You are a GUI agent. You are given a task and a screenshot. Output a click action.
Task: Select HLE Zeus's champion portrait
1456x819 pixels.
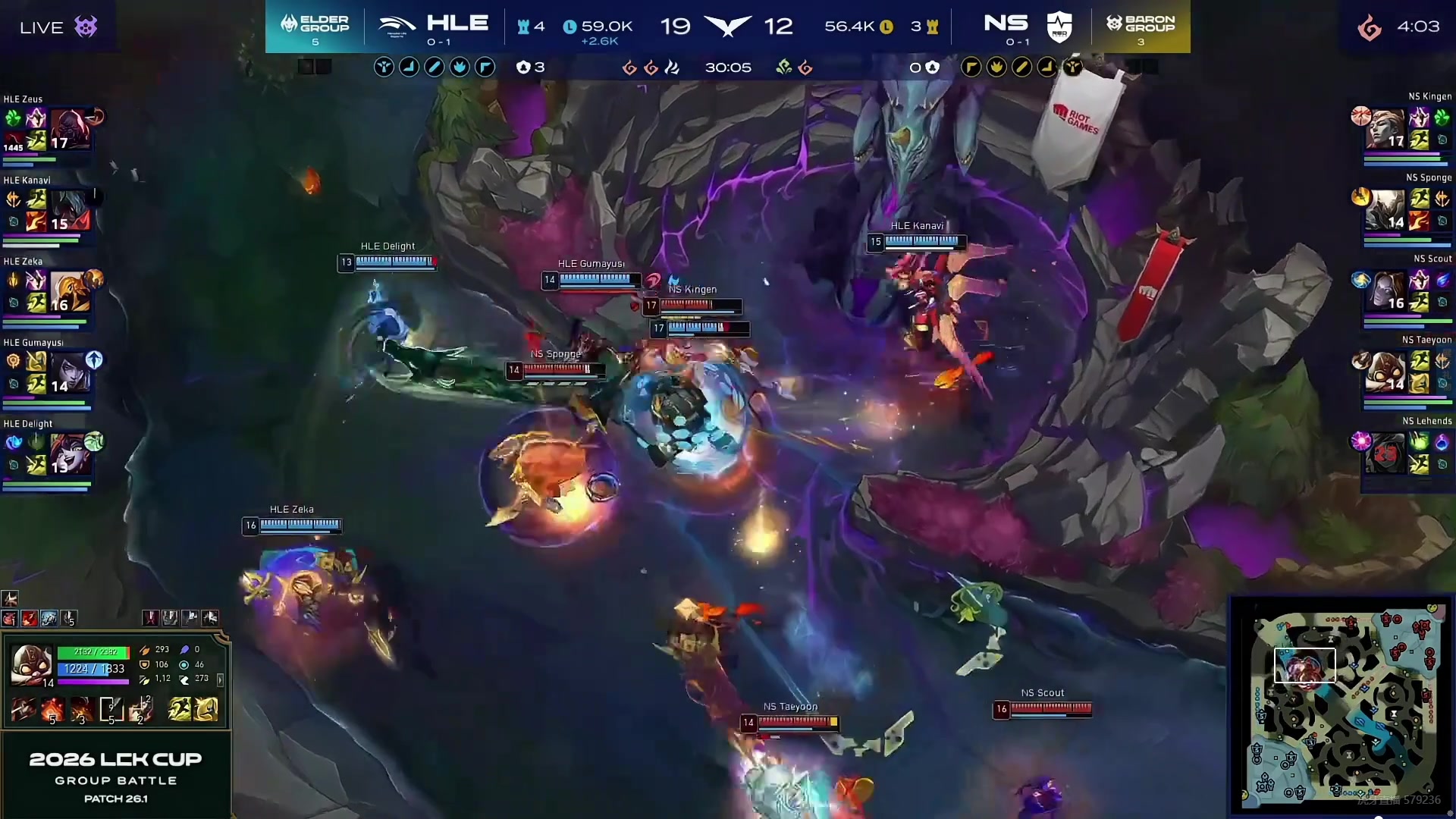pos(70,129)
